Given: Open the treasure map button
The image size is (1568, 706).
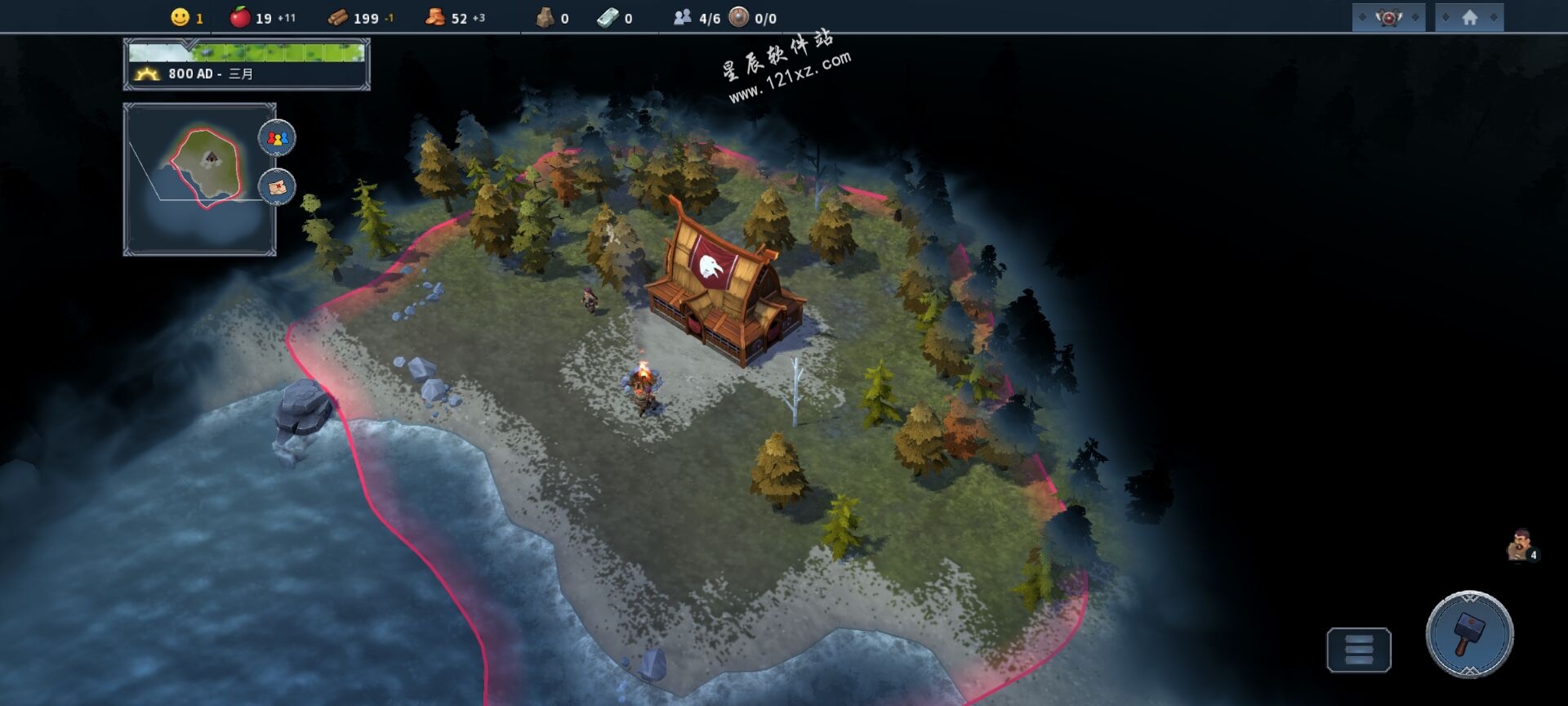Looking at the screenshot, I should click(x=277, y=187).
